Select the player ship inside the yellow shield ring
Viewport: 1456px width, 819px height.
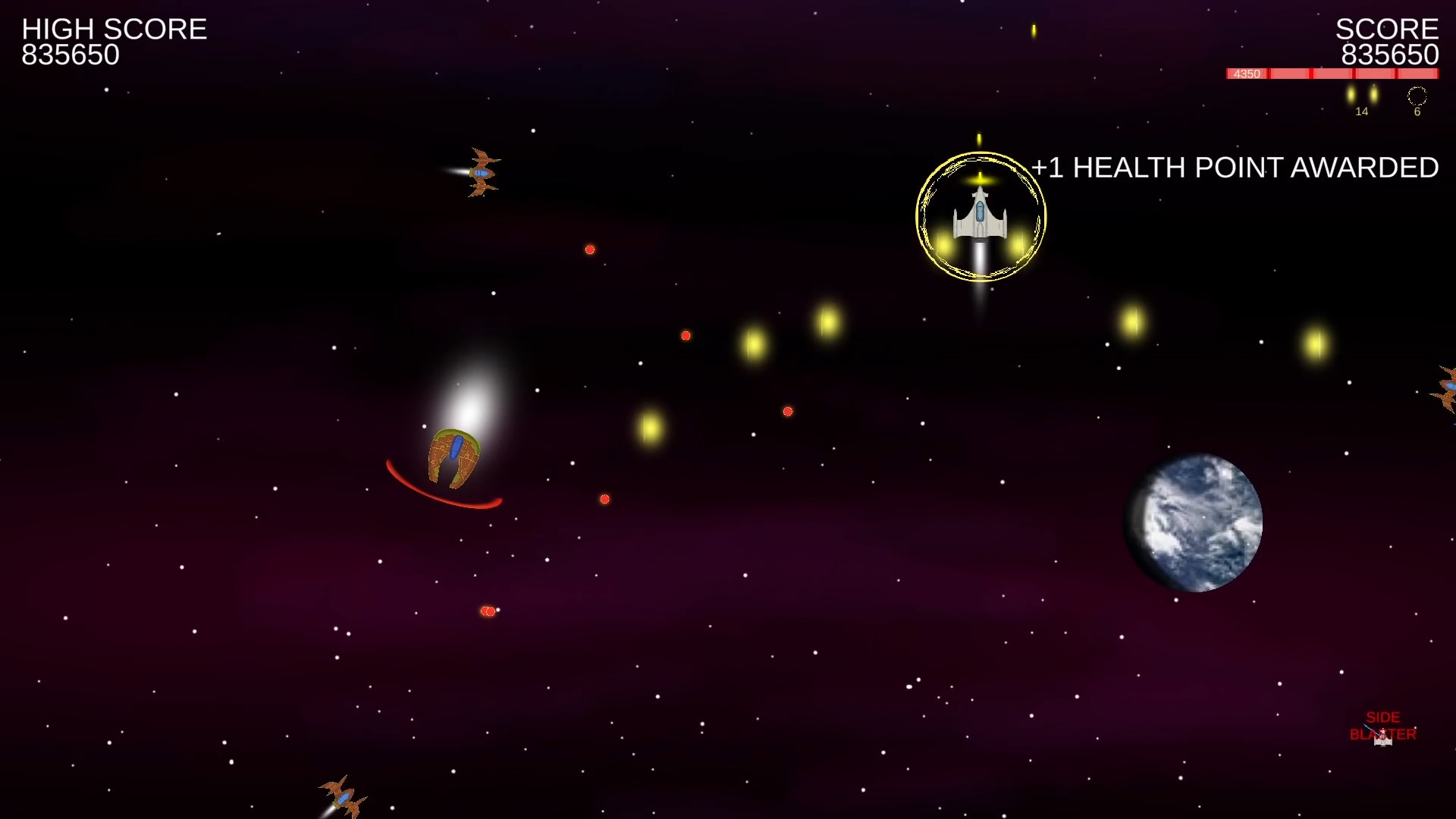(979, 220)
